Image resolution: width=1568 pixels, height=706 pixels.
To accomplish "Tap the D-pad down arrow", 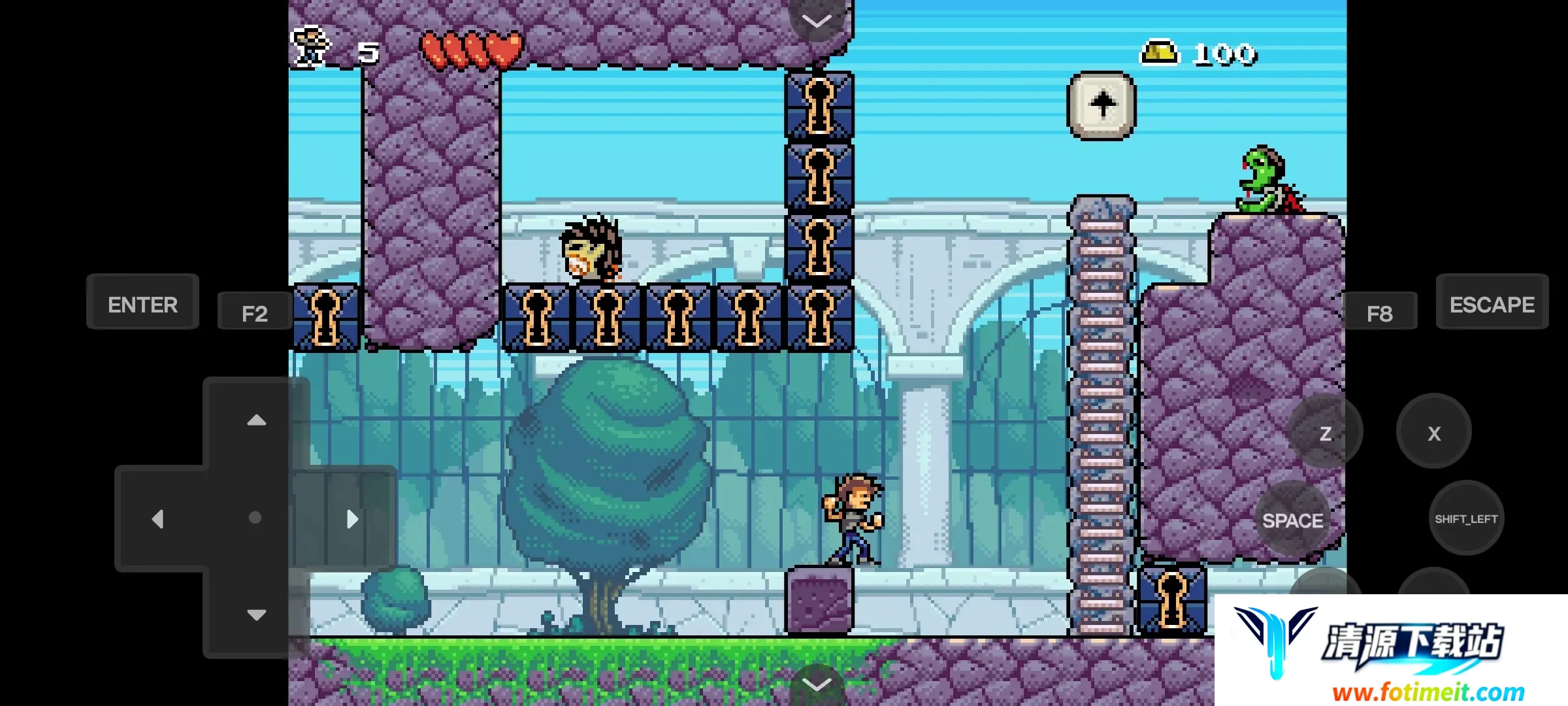I will click(256, 614).
